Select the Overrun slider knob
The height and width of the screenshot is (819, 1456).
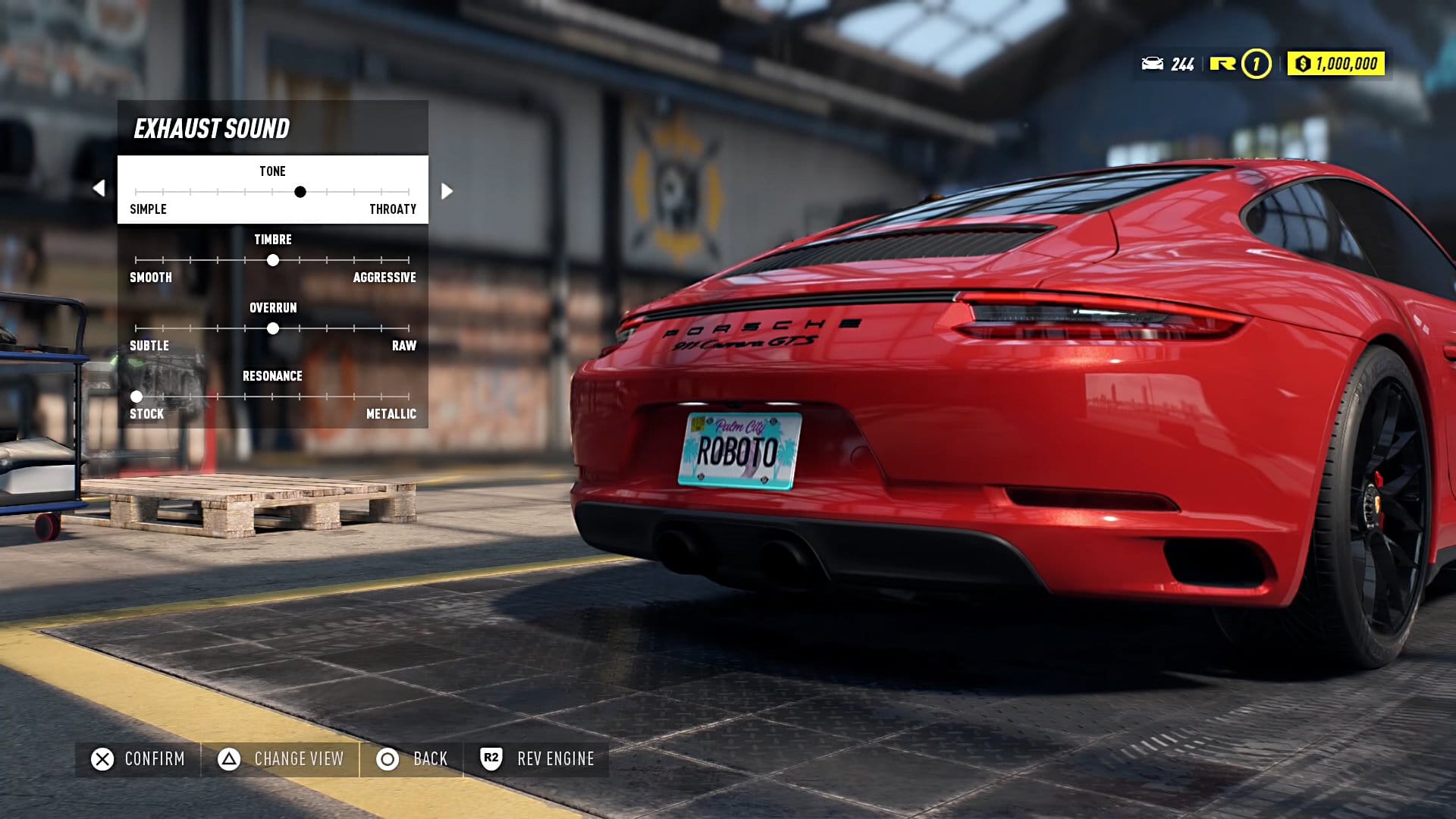click(x=273, y=328)
